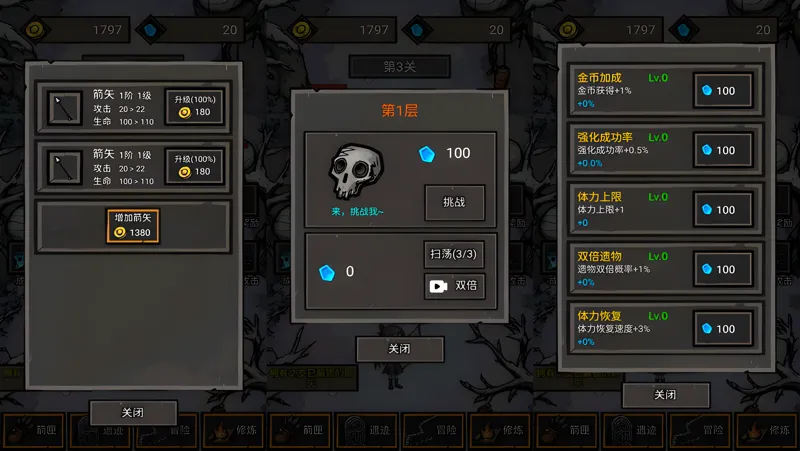Sweep the floor using 扫荡(3/3)
The height and width of the screenshot is (451, 800).
pyautogui.click(x=453, y=254)
